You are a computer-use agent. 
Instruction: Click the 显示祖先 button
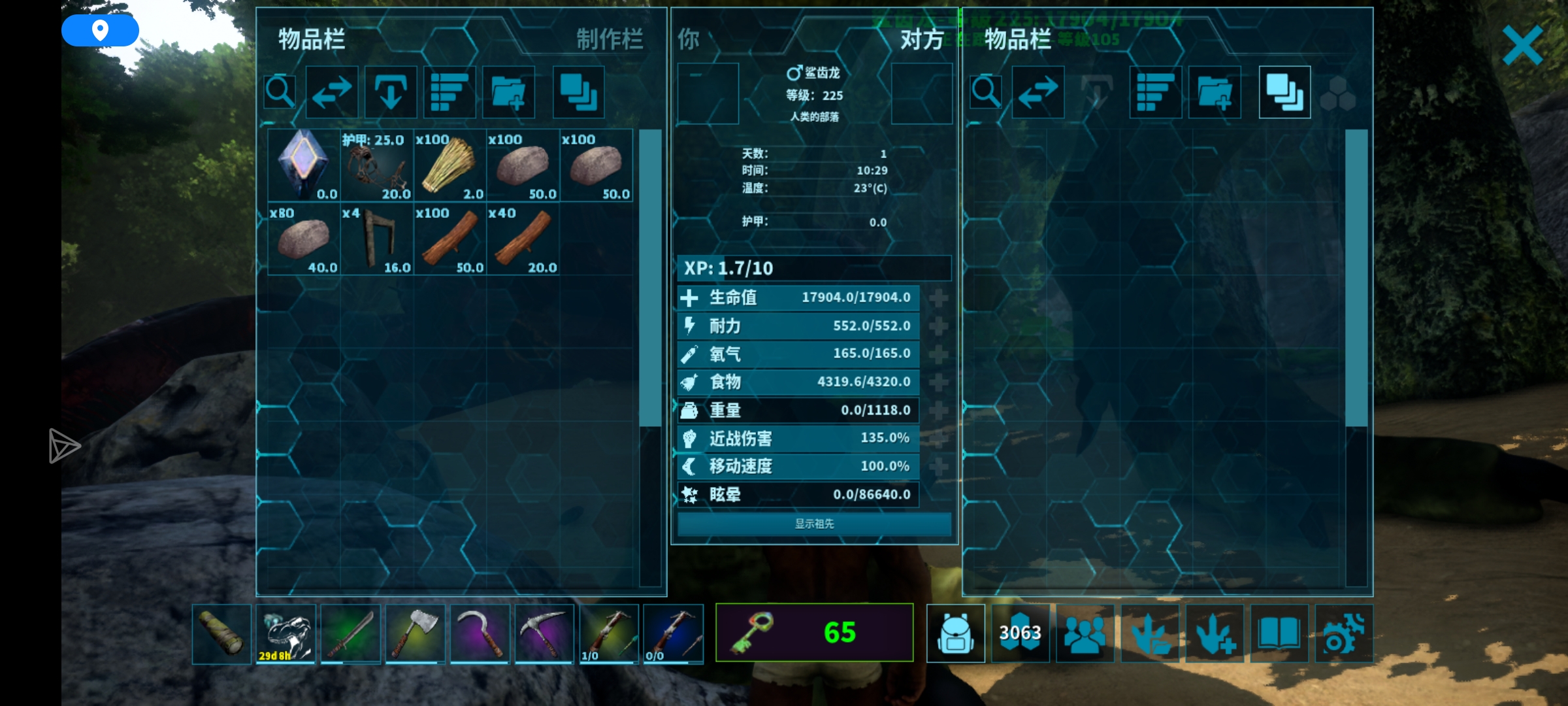pos(814,524)
